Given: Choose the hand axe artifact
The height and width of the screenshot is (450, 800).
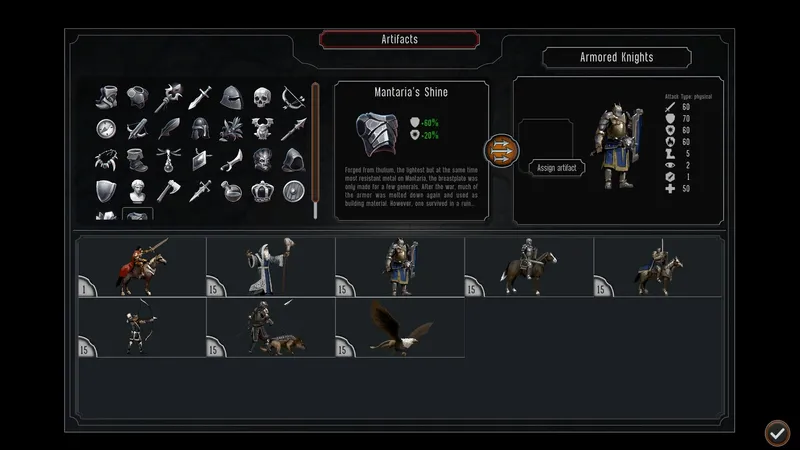Looking at the screenshot, I should coord(169,190).
